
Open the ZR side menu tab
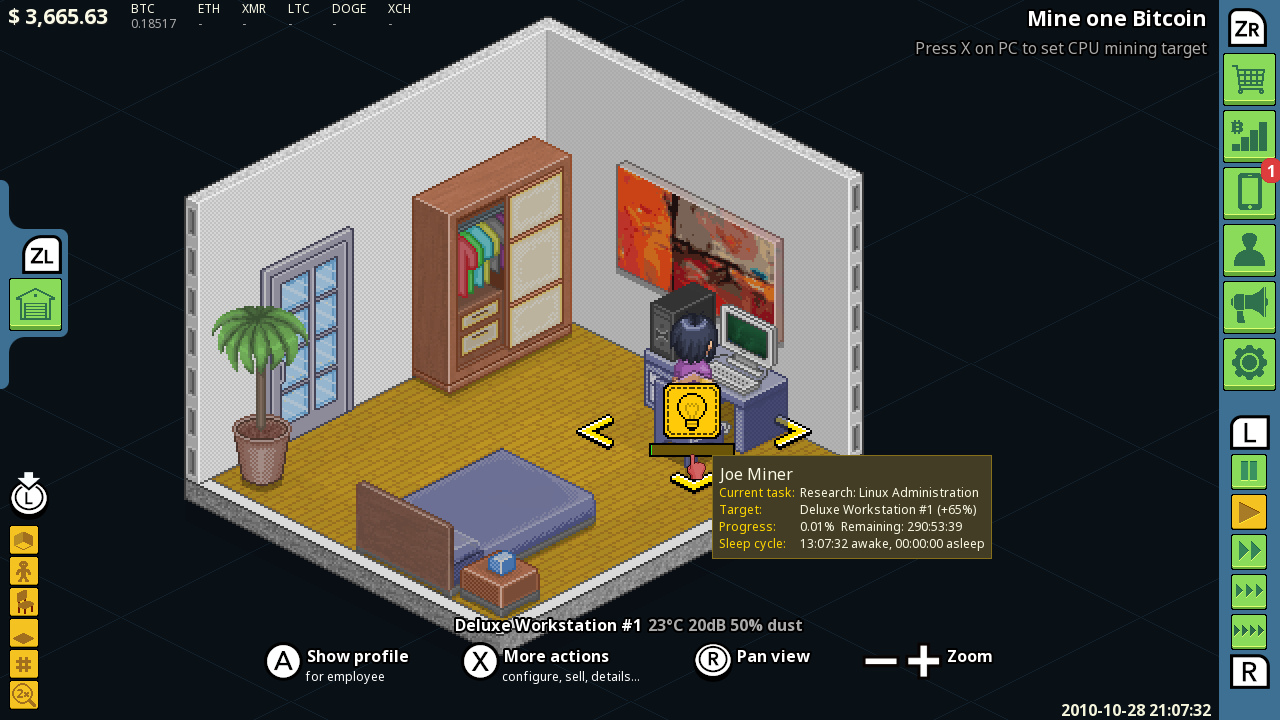1248,28
